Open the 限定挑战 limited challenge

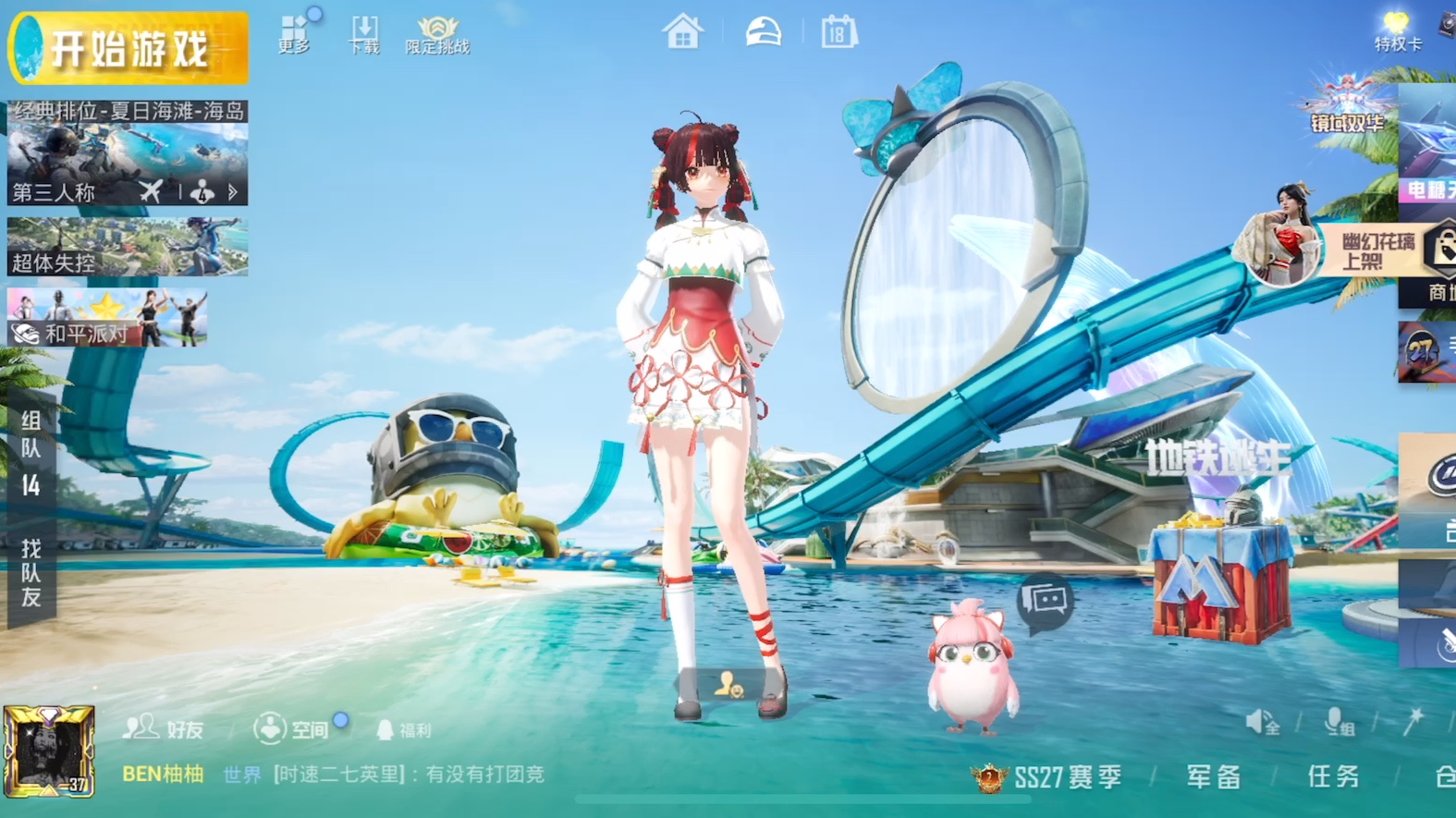(x=437, y=35)
